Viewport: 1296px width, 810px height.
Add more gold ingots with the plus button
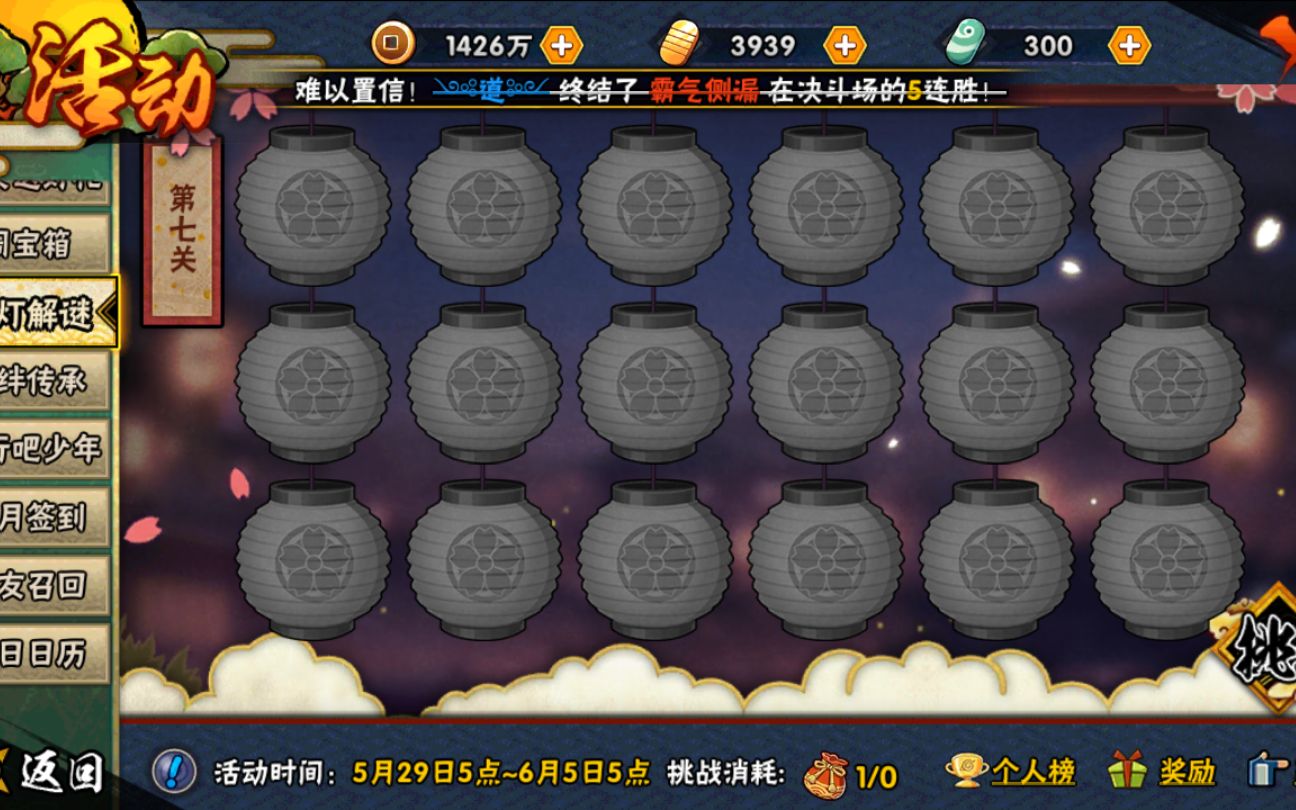coord(844,45)
